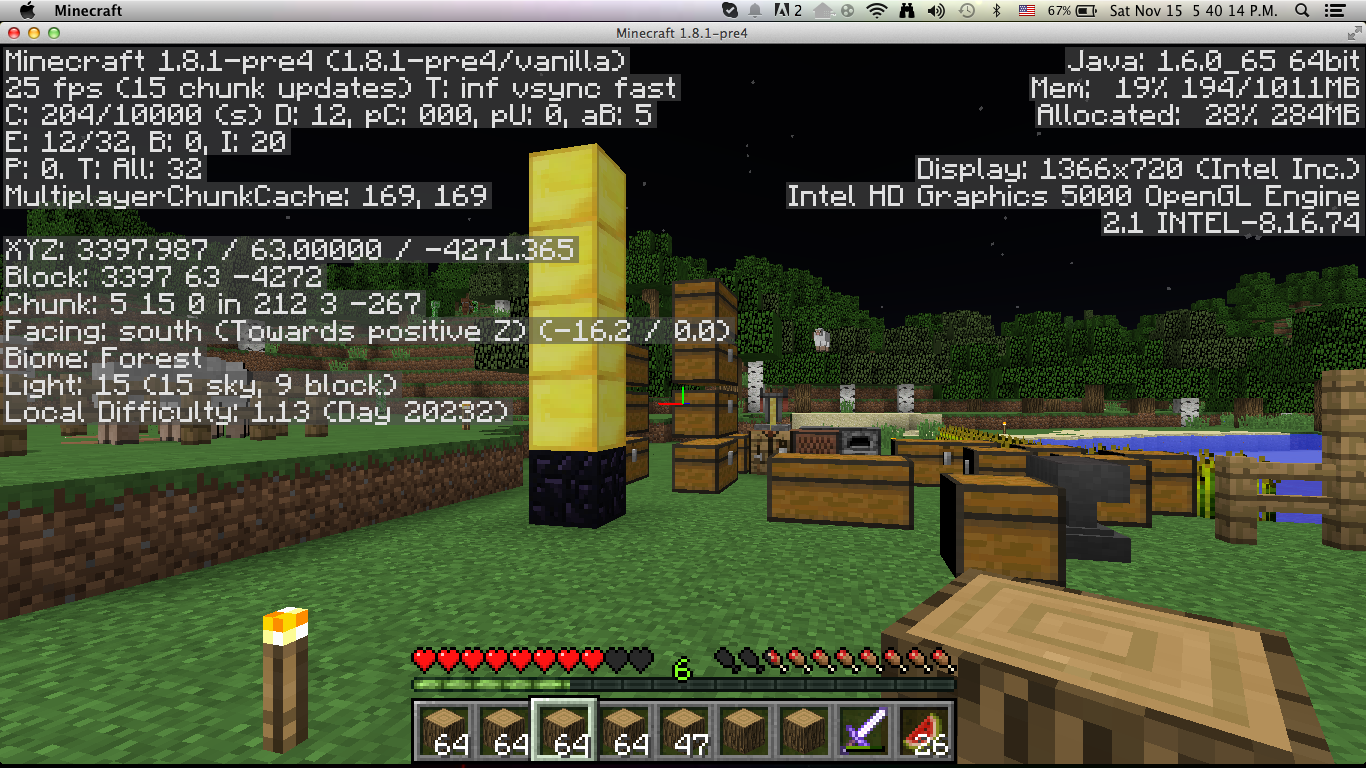Screen dimensions: 1366x768
Task: Select the melon slices stack of 26
Action: pyautogui.click(x=925, y=733)
